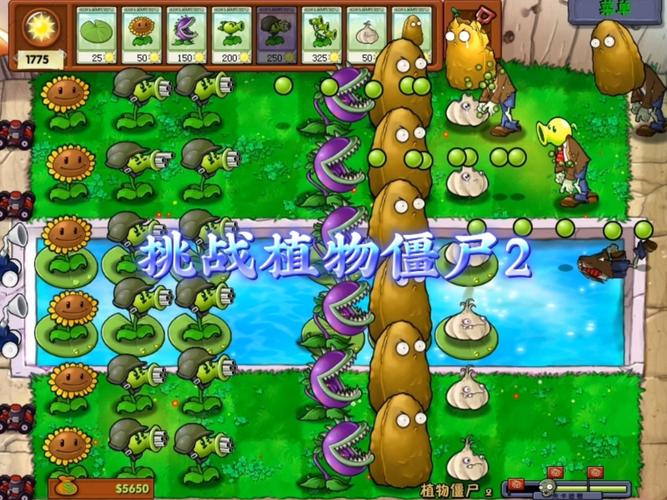Image resolution: width=667 pixels, height=500 pixels.
Task: Pick the Garlic seed packet
Action: tap(367, 37)
